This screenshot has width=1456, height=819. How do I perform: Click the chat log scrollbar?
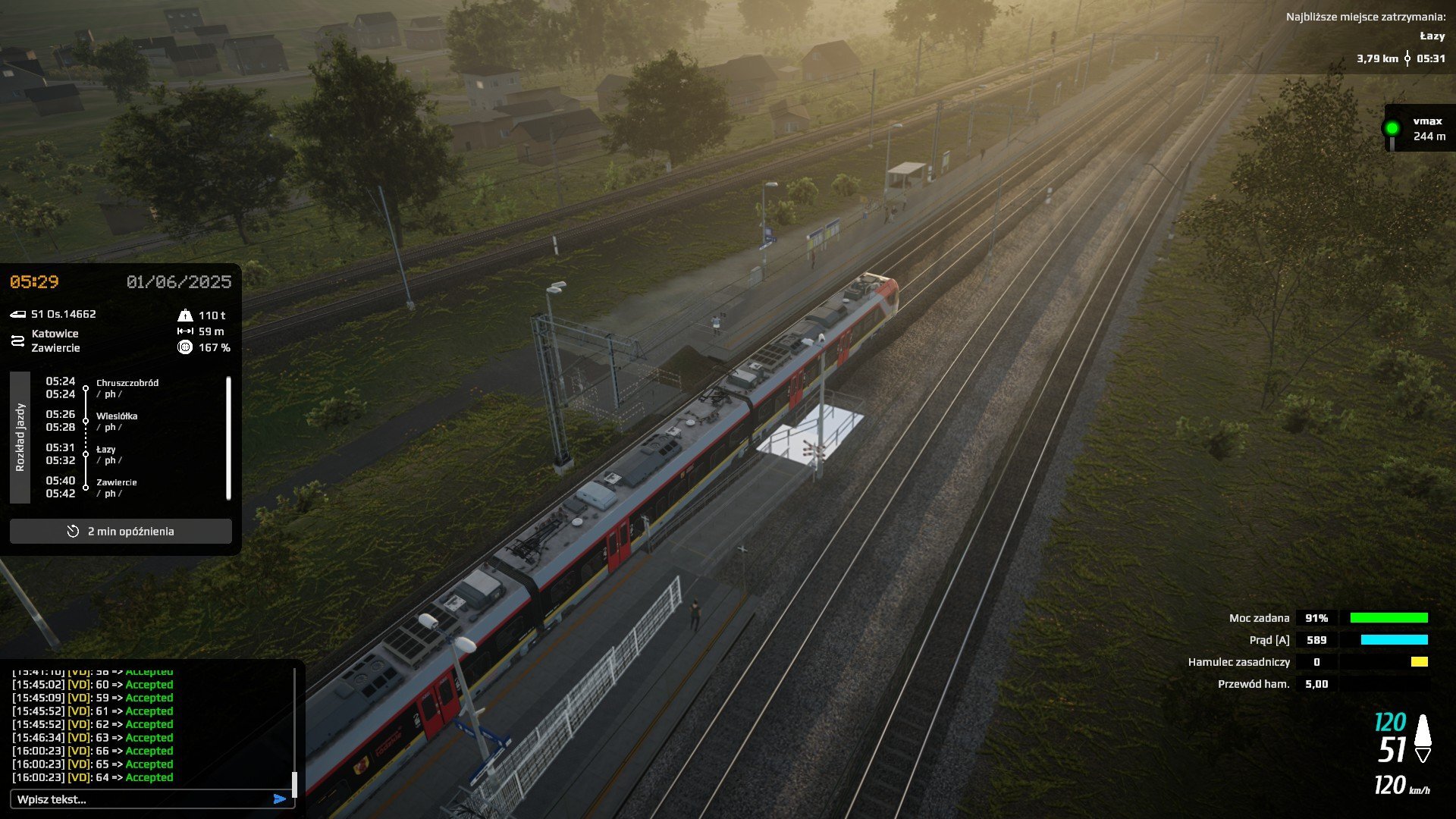294,783
